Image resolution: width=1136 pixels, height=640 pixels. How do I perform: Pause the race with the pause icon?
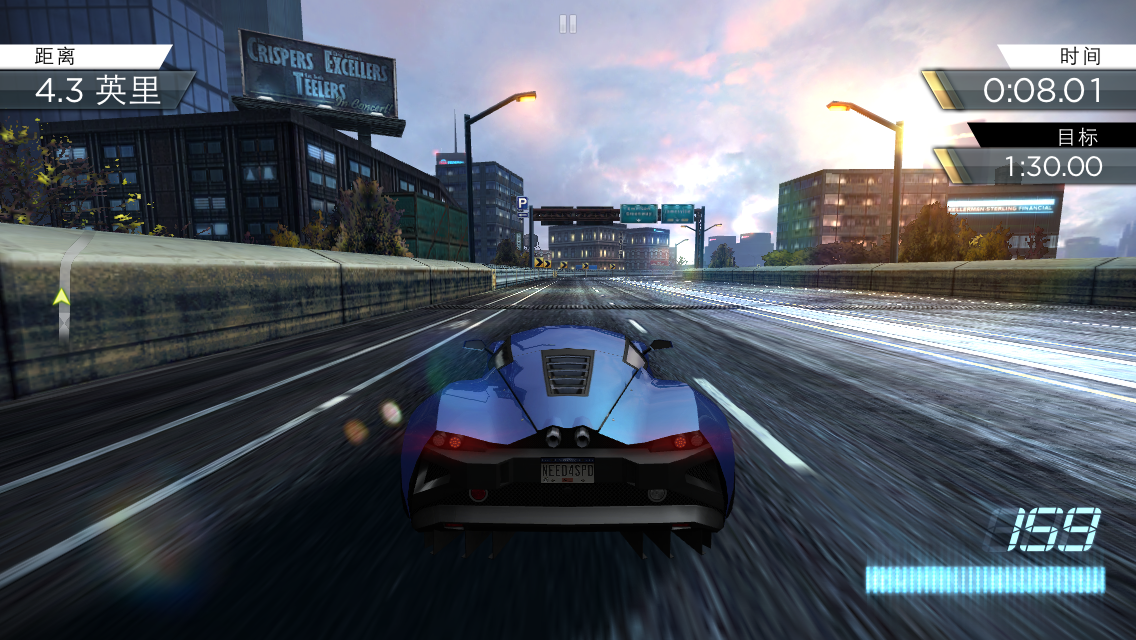(x=568, y=24)
